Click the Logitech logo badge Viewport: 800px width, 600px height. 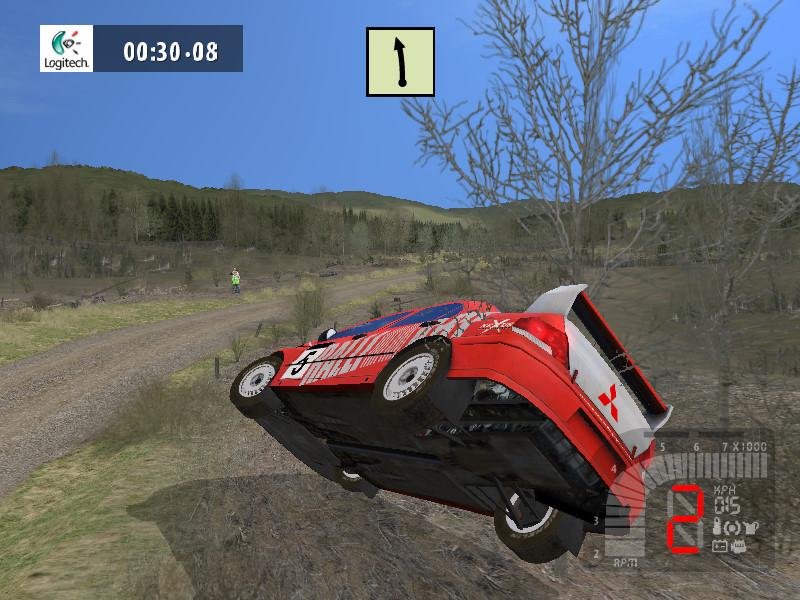coord(66,49)
